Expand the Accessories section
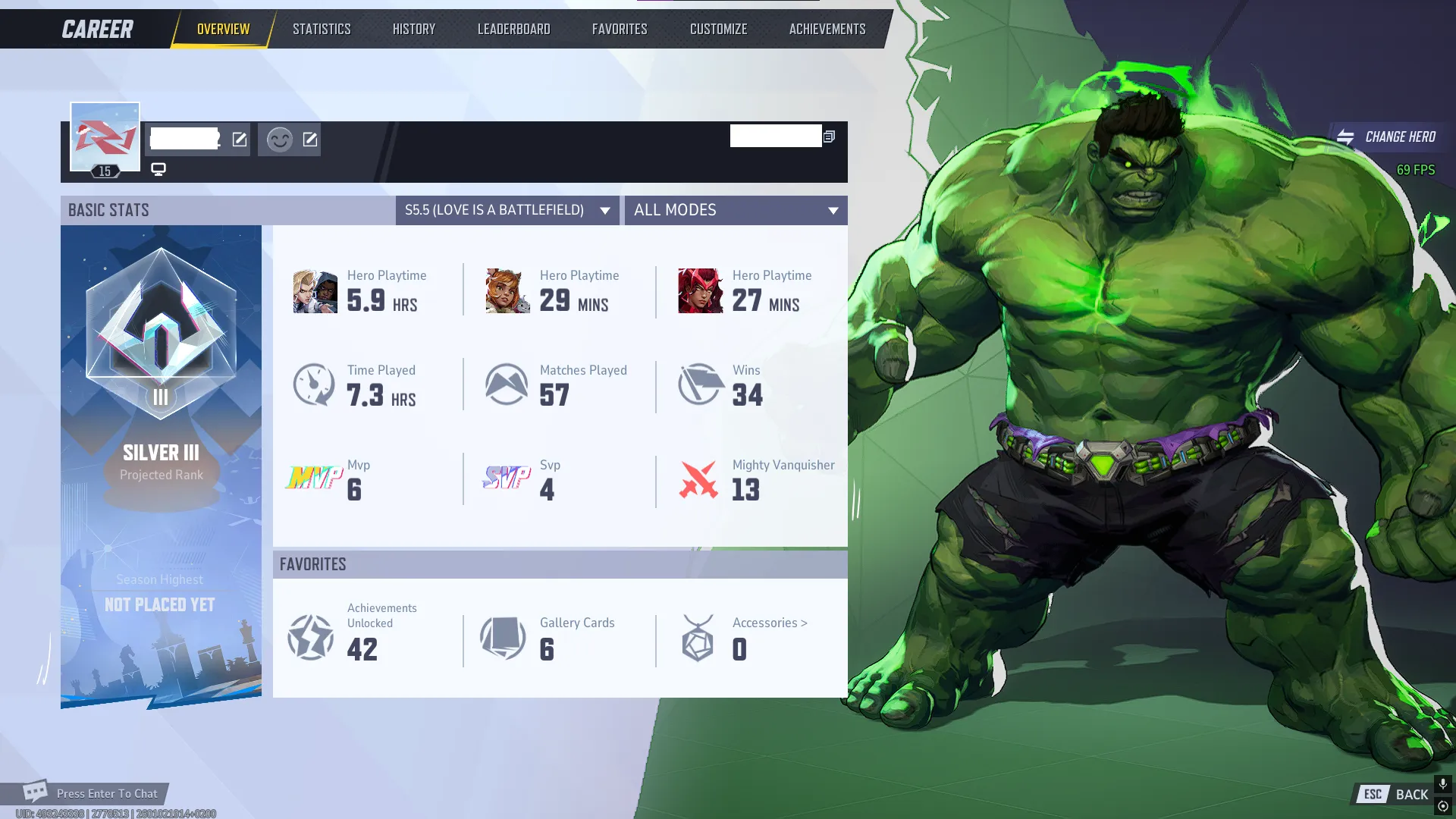 (x=768, y=623)
